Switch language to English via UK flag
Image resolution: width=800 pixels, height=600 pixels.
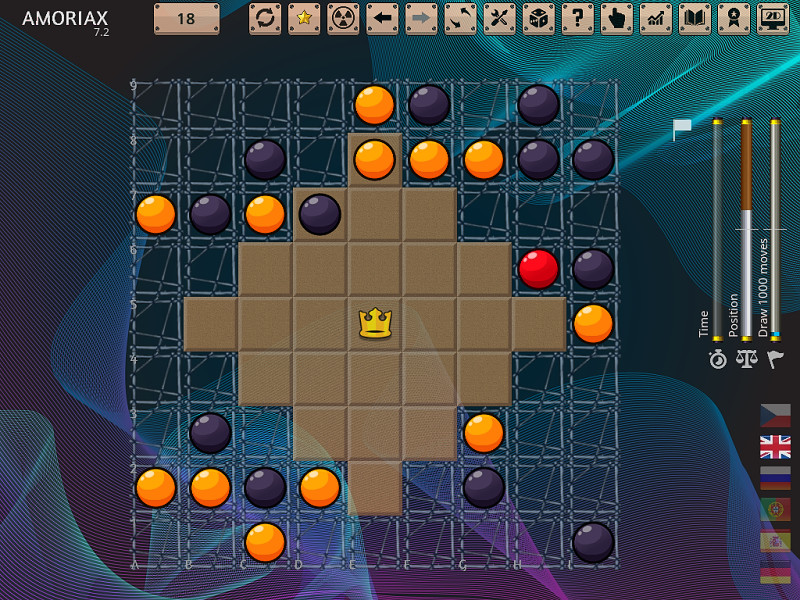point(775,446)
